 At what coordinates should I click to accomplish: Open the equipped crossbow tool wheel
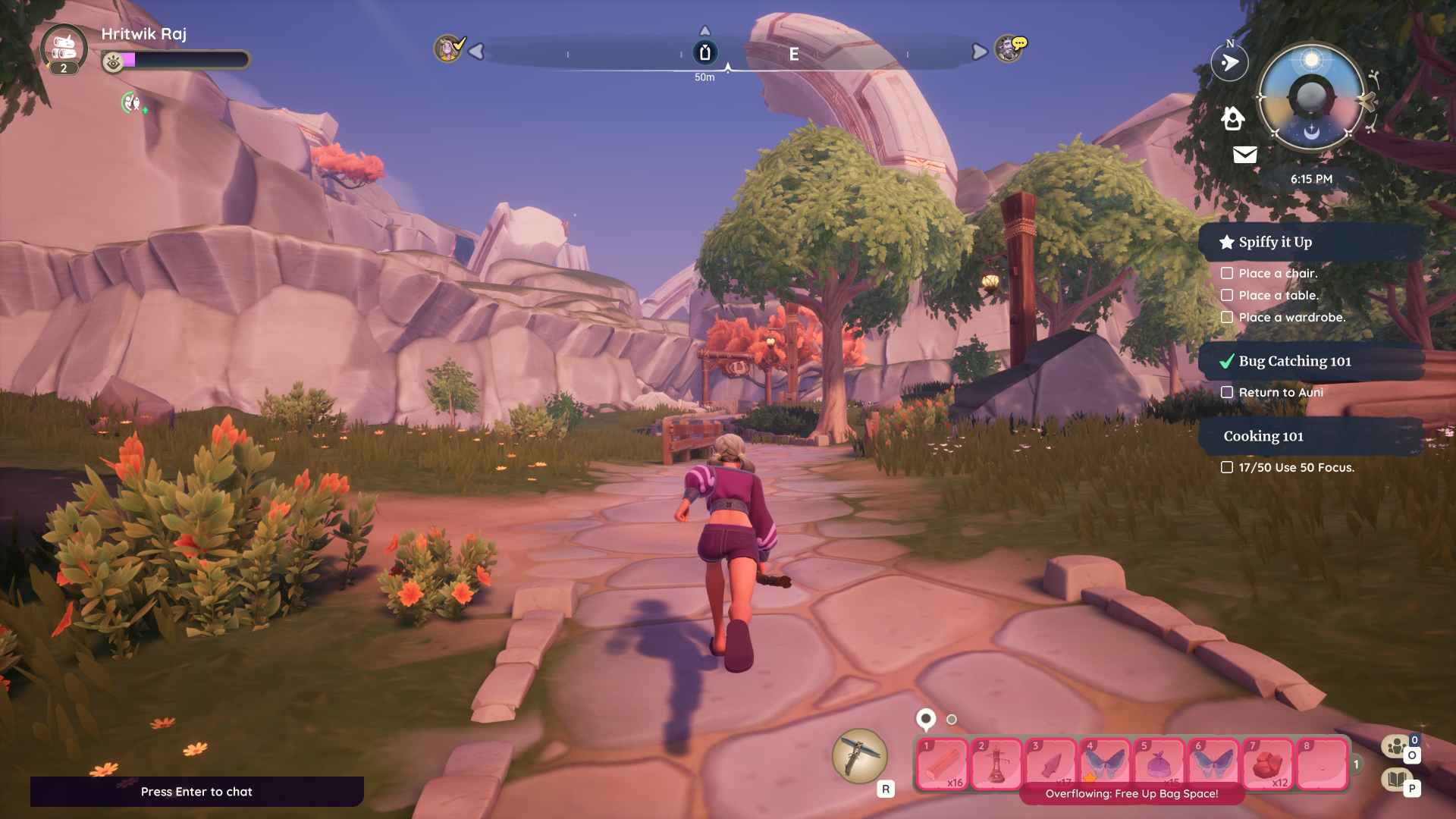point(860,755)
